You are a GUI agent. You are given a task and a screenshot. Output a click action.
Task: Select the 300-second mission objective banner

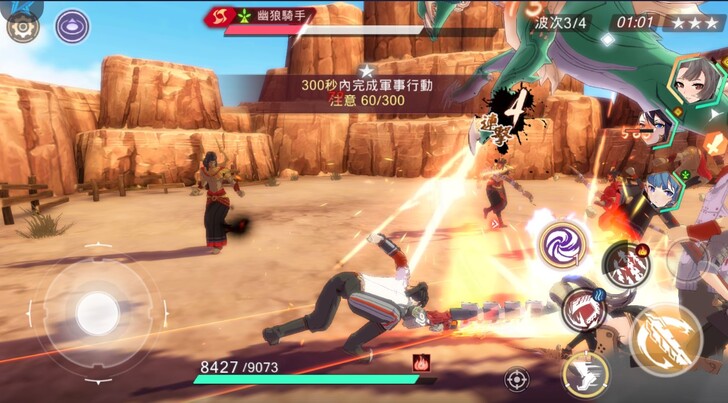point(366,93)
